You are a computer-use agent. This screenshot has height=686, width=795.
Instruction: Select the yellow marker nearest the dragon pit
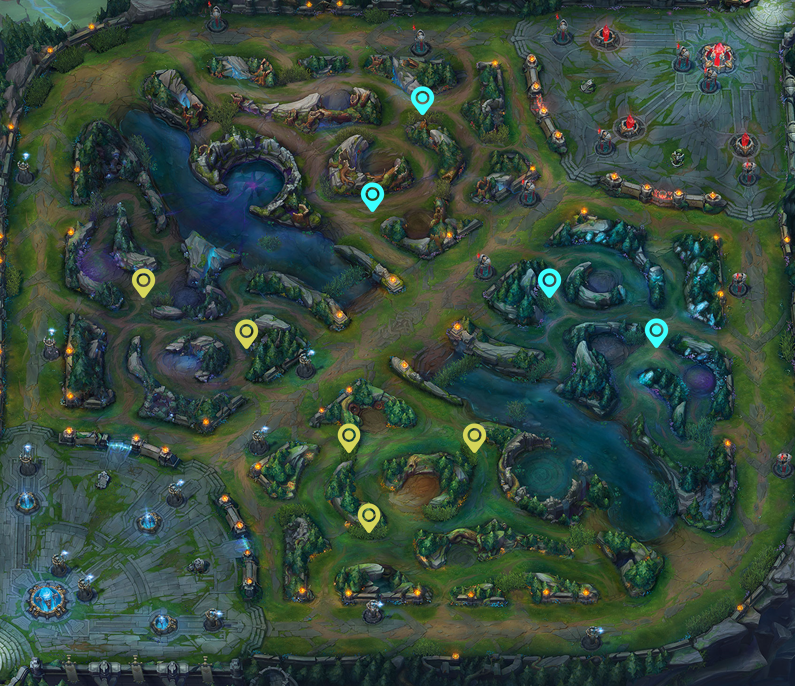pyautogui.click(x=474, y=437)
